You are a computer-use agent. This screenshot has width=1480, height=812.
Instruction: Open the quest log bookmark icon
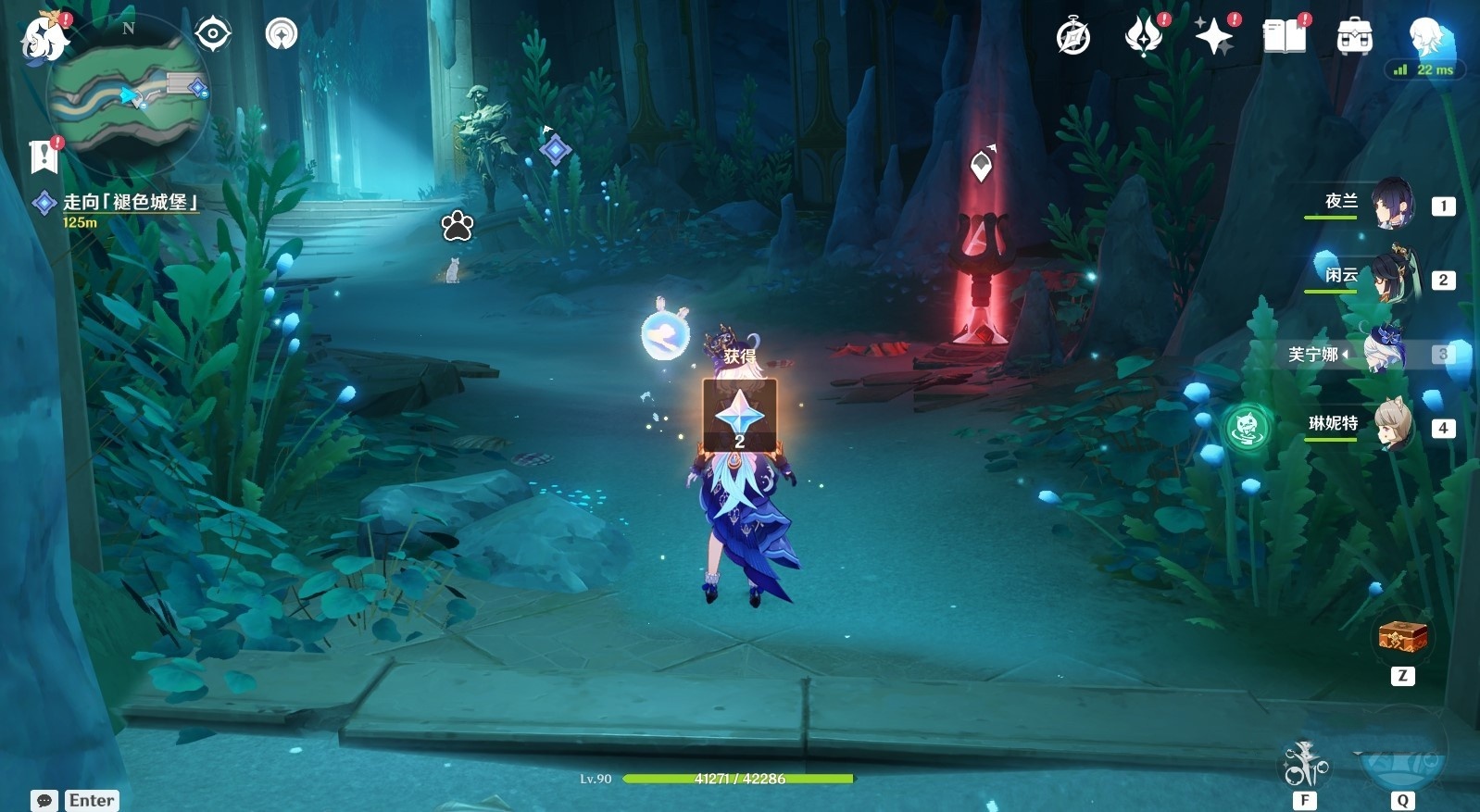click(44, 156)
